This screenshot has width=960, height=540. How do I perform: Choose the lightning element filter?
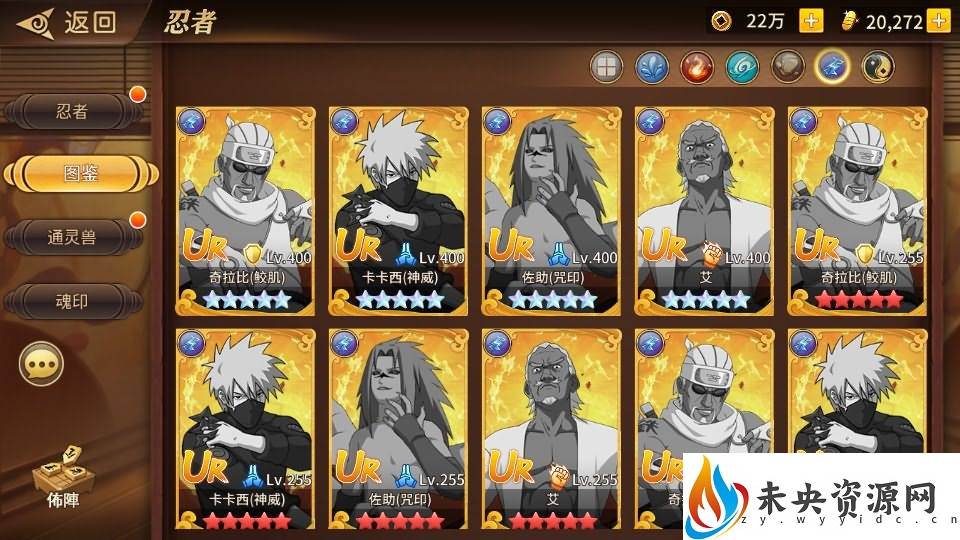coord(832,67)
